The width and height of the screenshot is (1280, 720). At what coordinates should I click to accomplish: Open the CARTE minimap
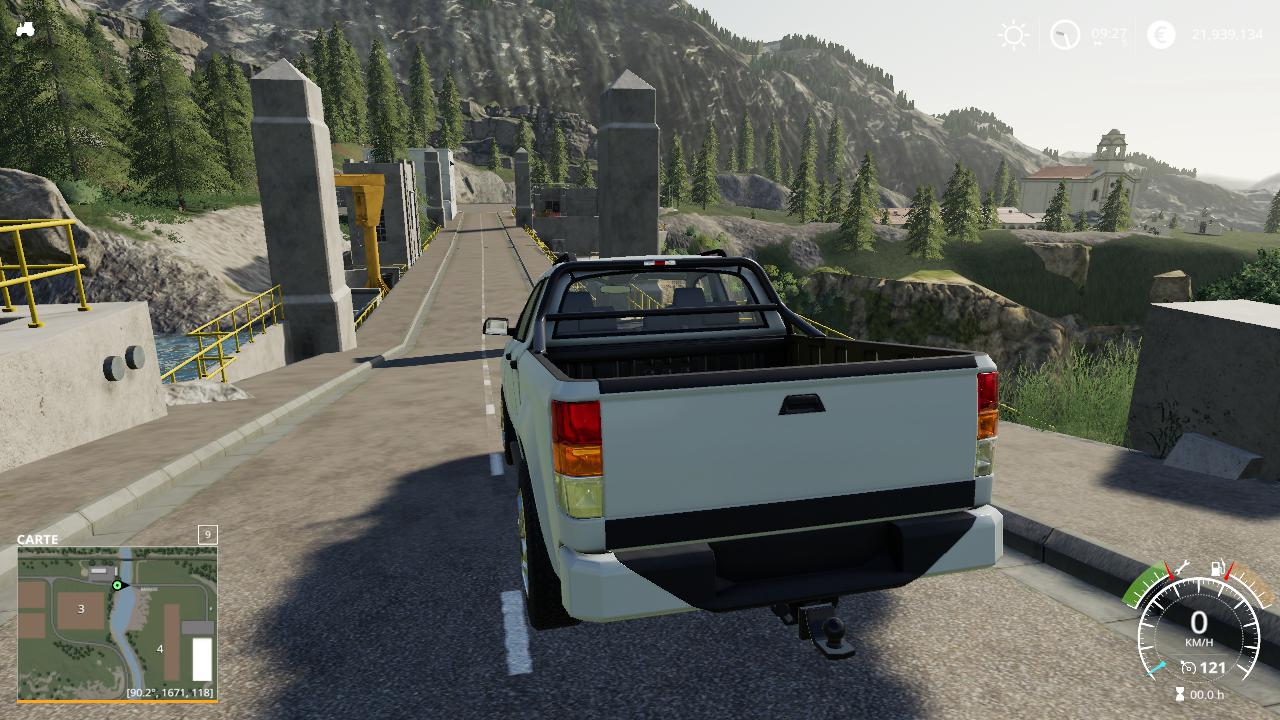pyautogui.click(x=117, y=622)
